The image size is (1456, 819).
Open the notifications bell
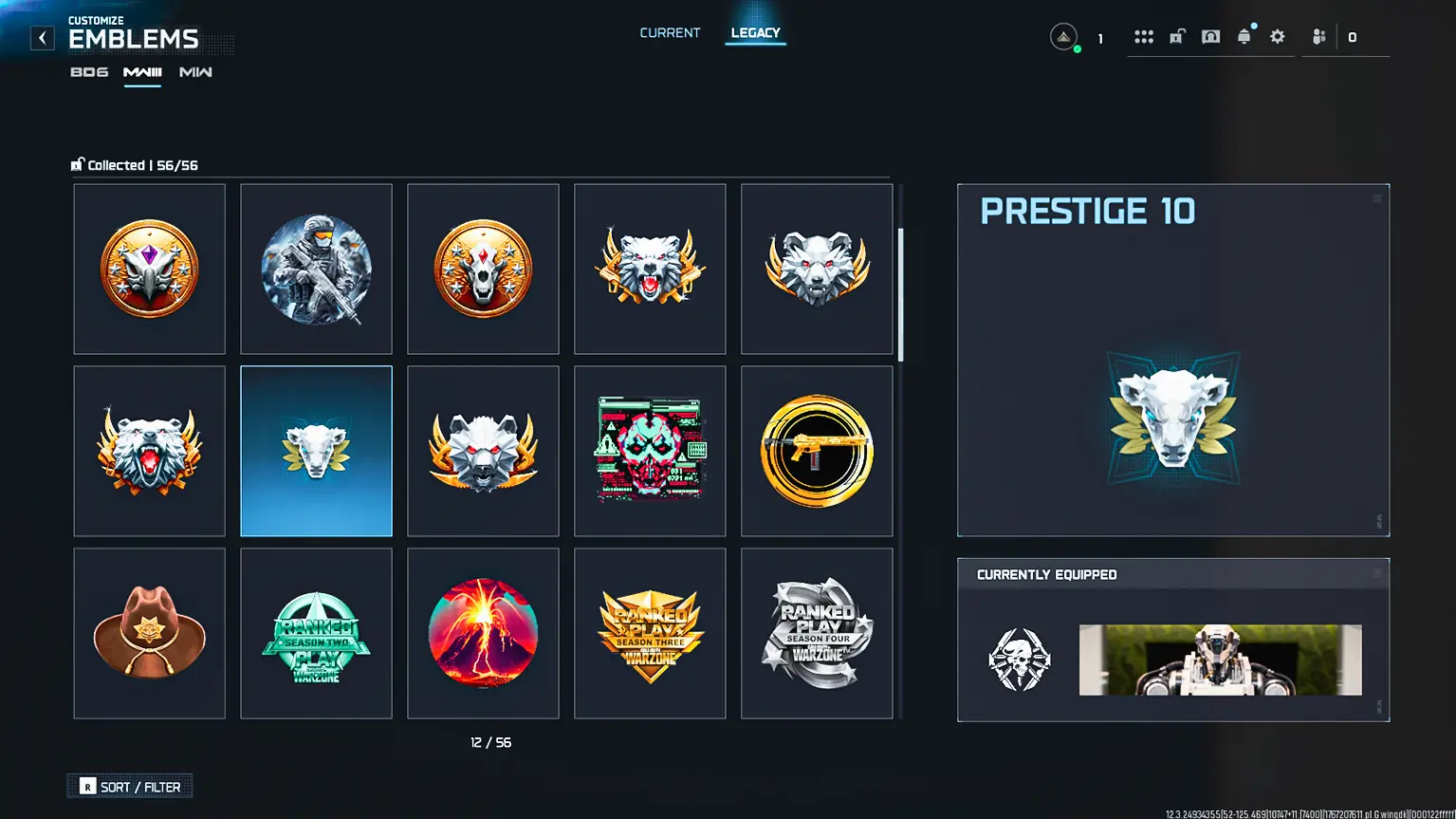1244,36
